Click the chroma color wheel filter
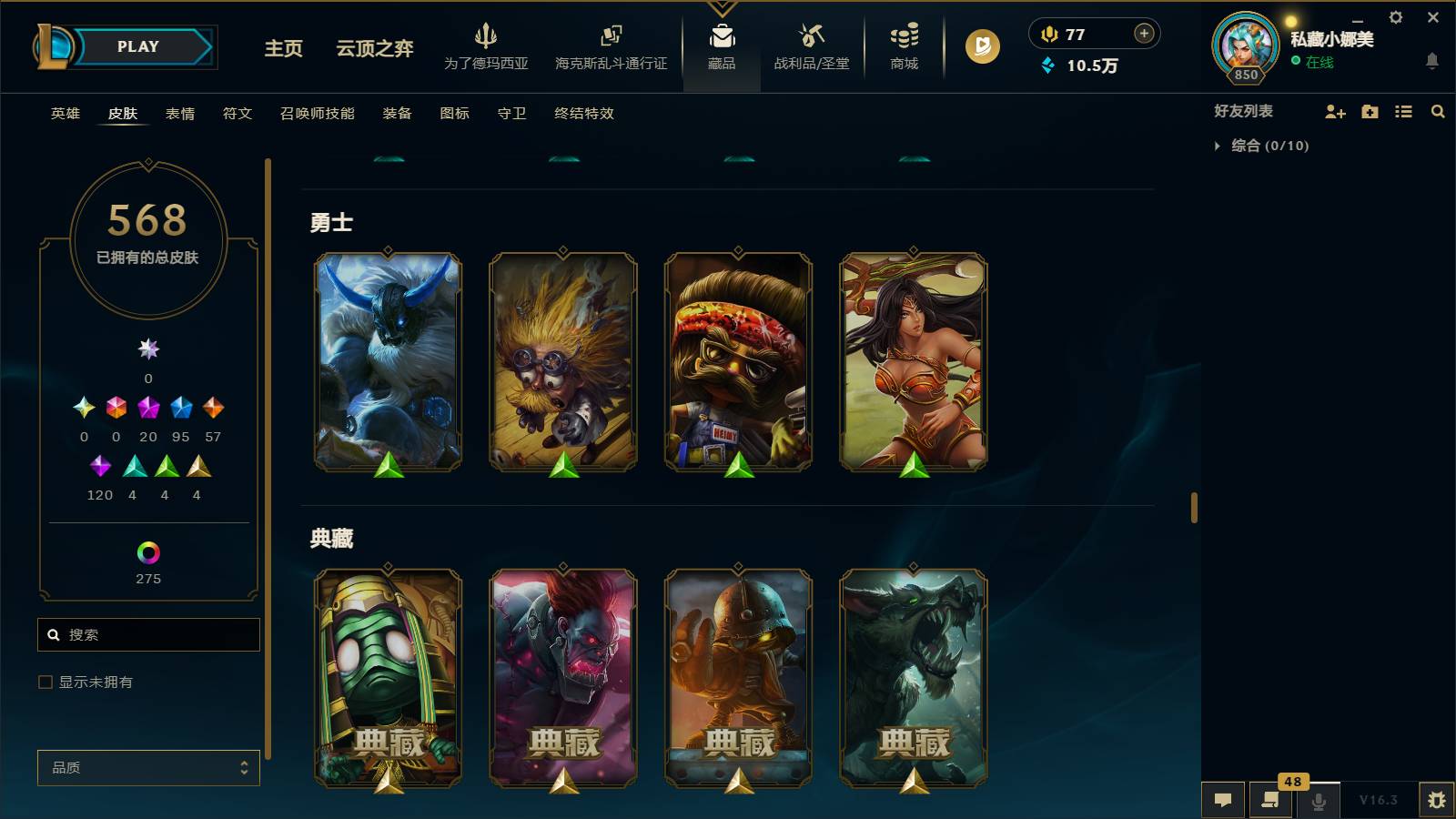Image resolution: width=1456 pixels, height=819 pixels. click(147, 551)
